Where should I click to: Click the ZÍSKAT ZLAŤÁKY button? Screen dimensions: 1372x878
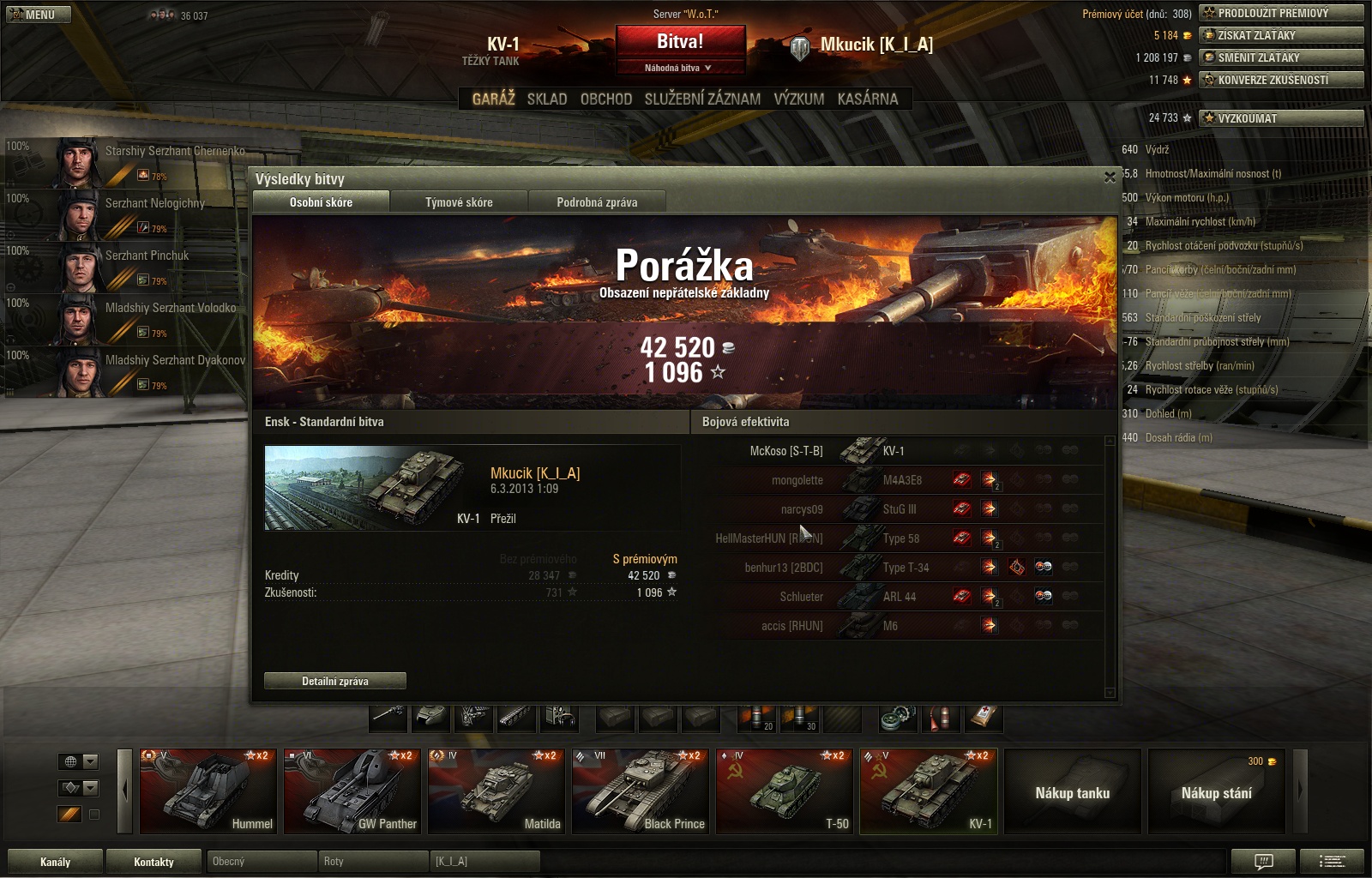click(x=1281, y=35)
